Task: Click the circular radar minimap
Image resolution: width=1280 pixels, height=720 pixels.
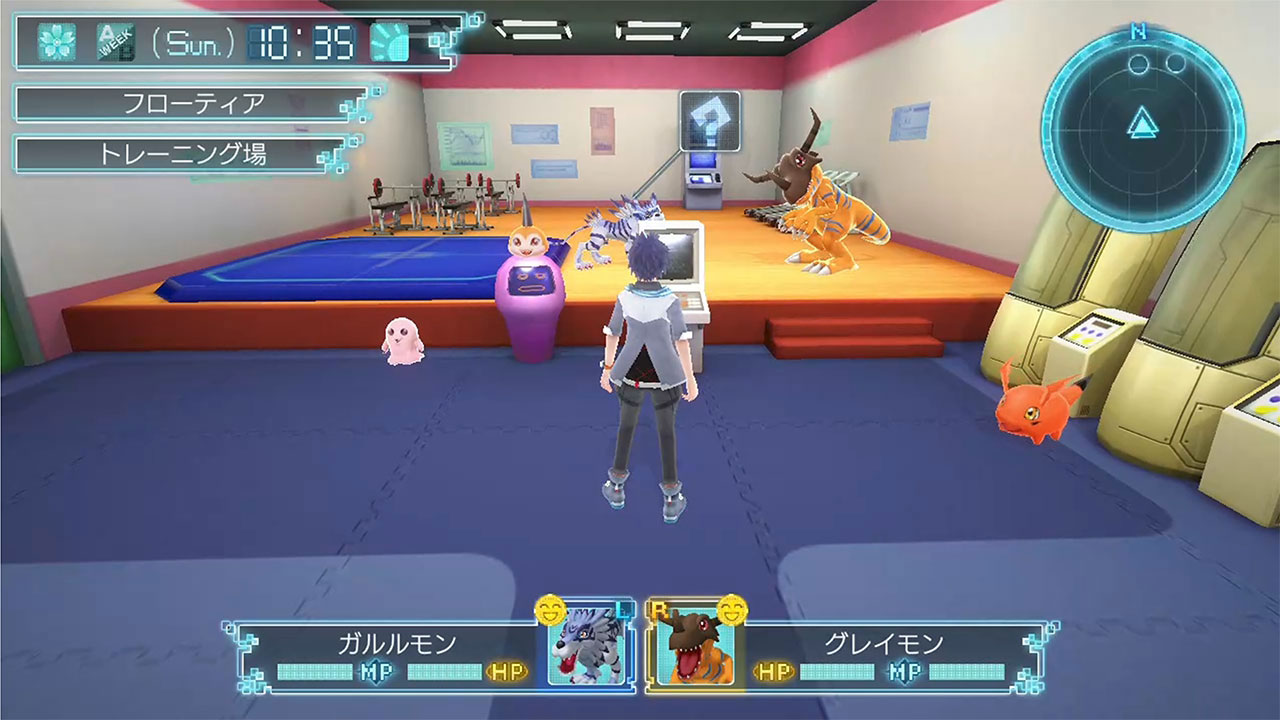Action: pos(1141,127)
